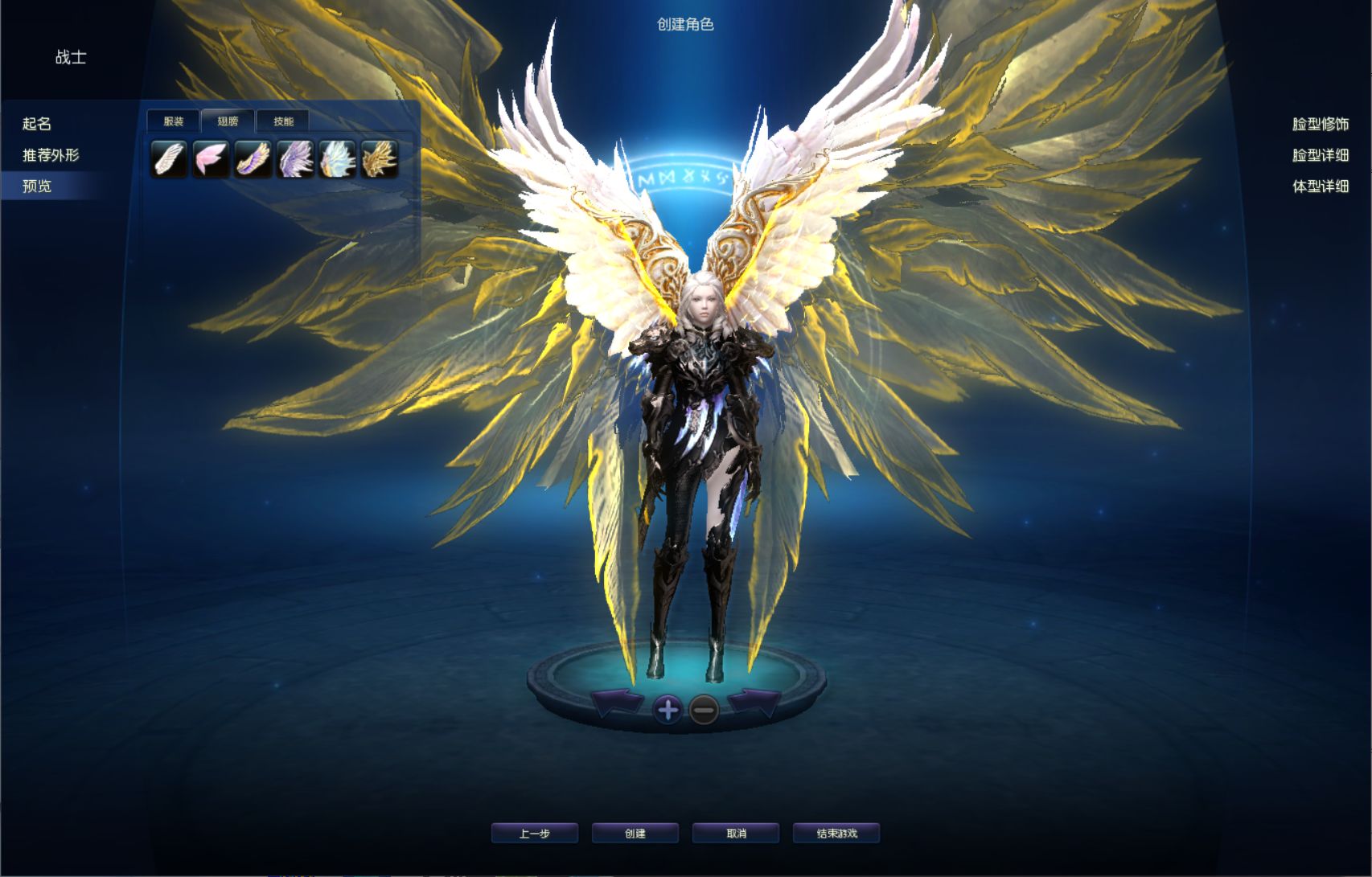The image size is (1372, 877).
Task: Choose the 预览 preview entry
Action: [37, 186]
